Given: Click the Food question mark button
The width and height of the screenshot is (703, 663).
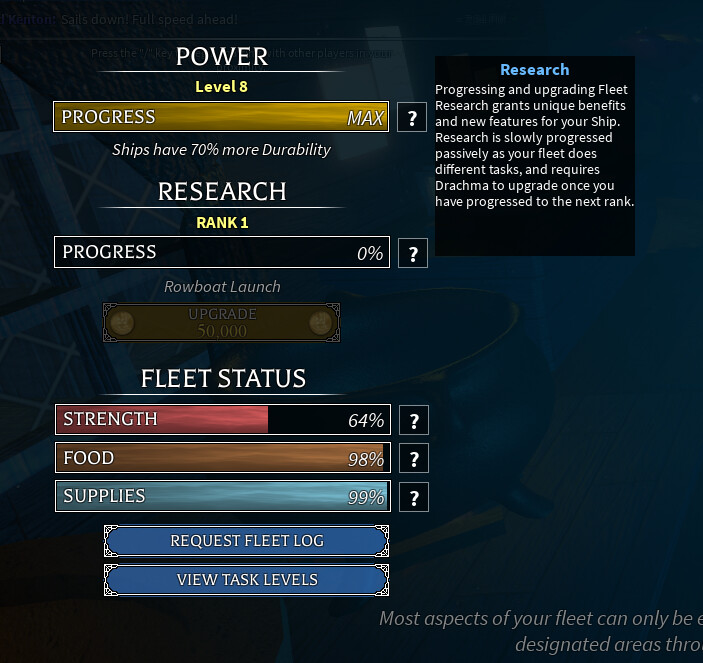Looking at the screenshot, I should (413, 459).
